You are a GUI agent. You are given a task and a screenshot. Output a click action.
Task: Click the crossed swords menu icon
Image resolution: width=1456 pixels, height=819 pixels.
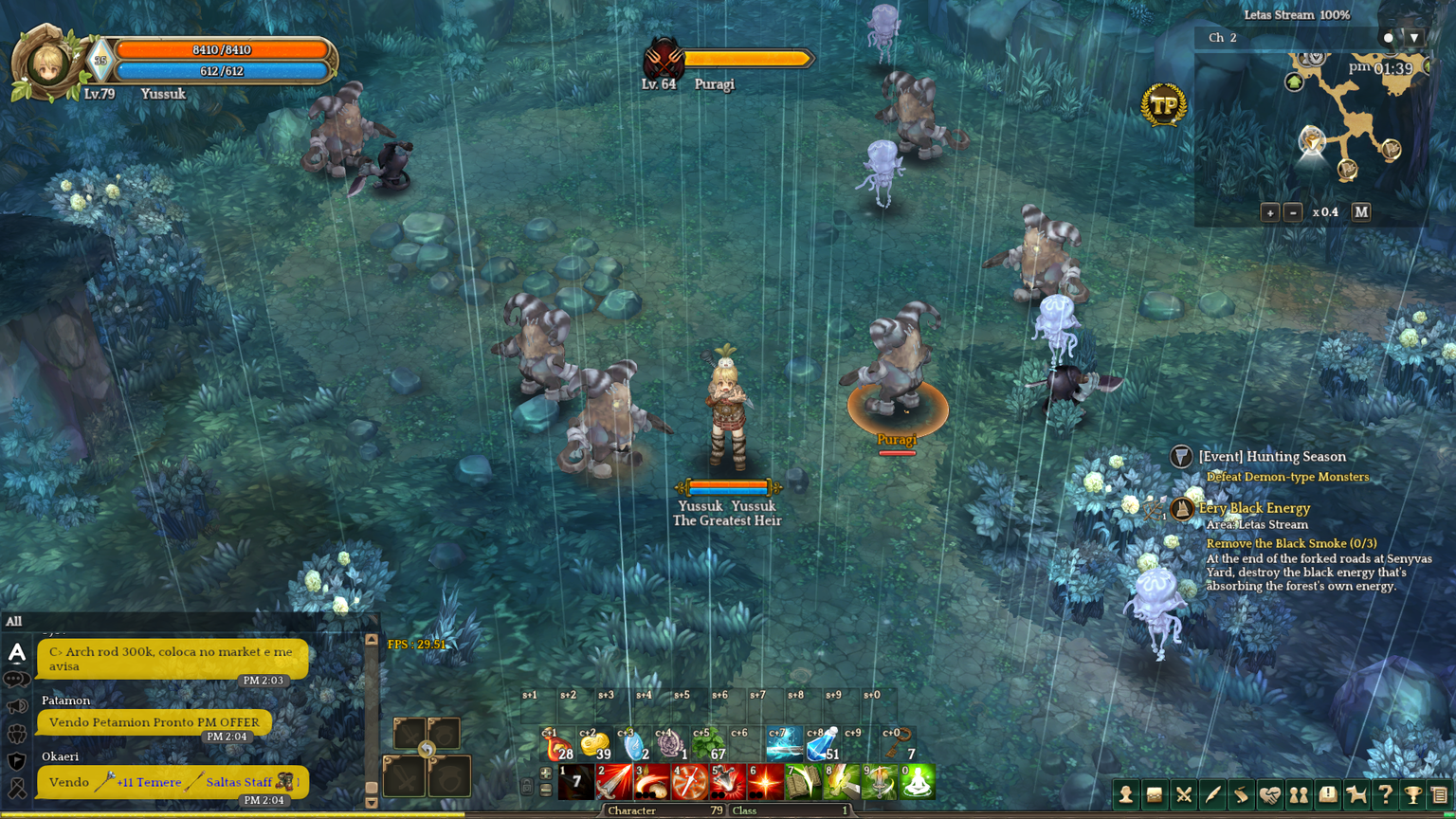point(1183,795)
